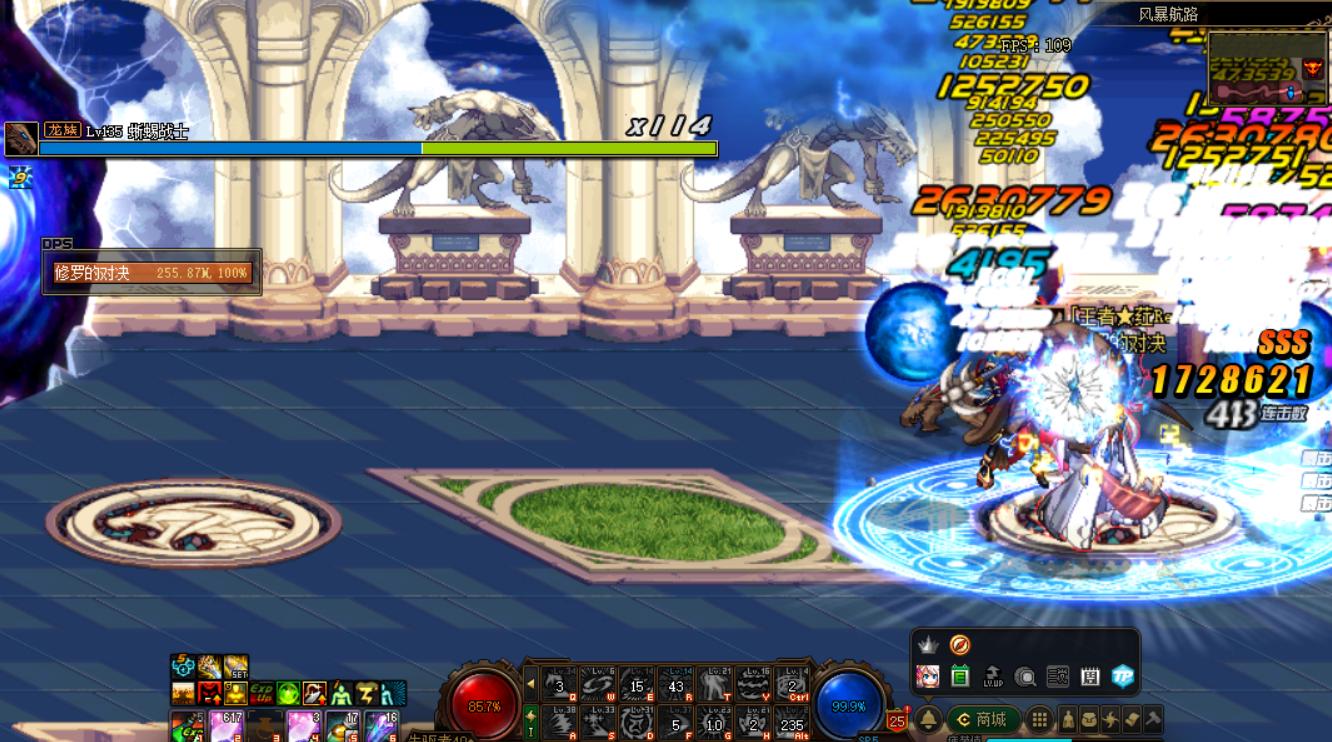The image size is (1332, 742).
Task: Open the magnifying glass search icon
Action: tap(1025, 676)
